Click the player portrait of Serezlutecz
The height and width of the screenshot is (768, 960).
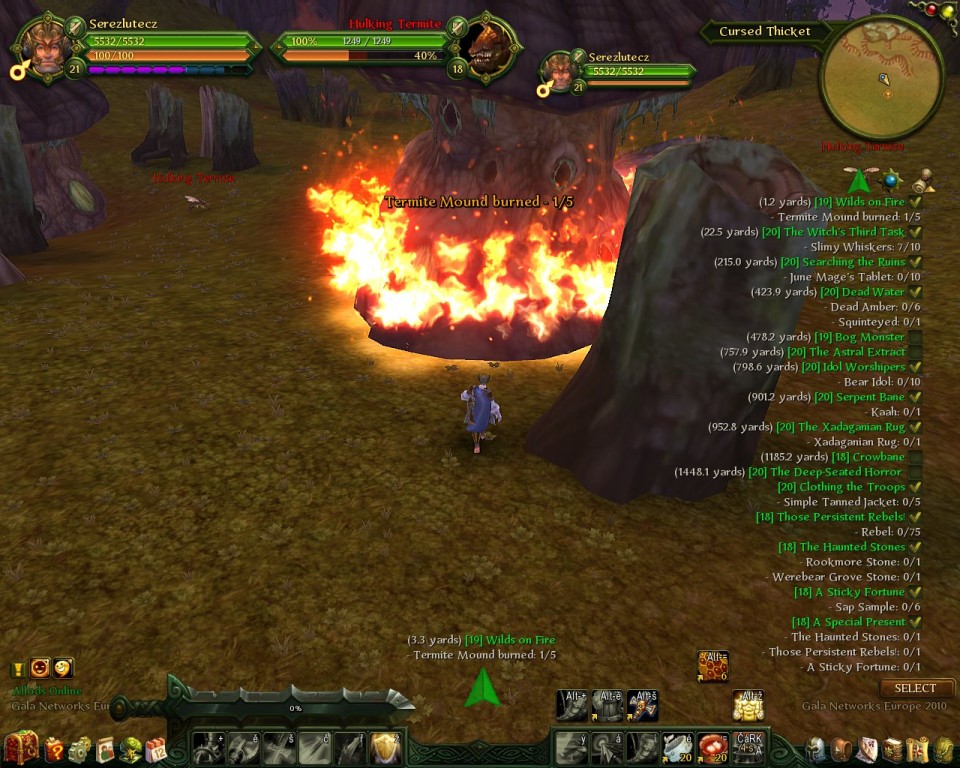45,50
